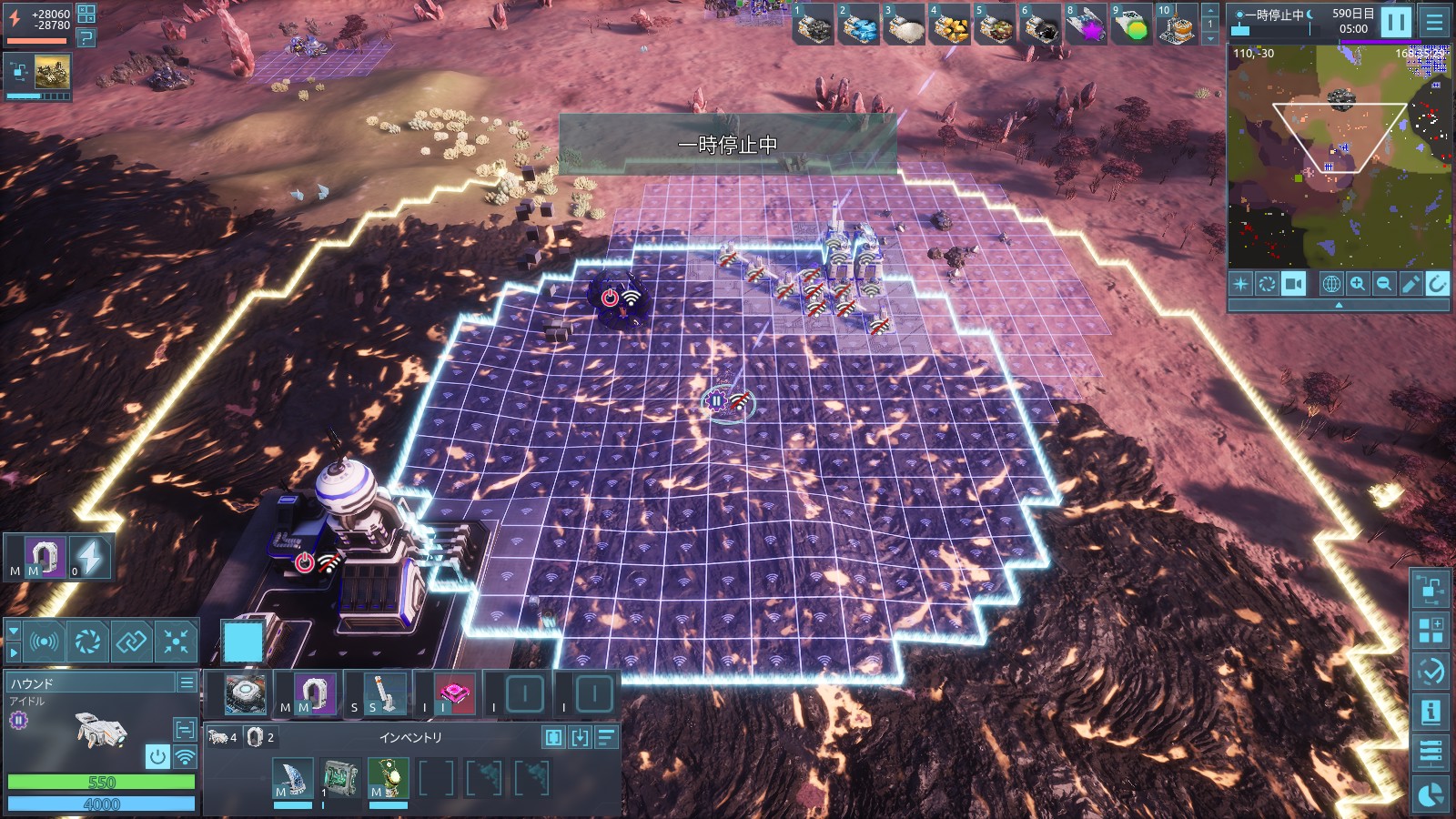Click the pink device equipment slot
The width and height of the screenshot is (1456, 819).
point(453,694)
